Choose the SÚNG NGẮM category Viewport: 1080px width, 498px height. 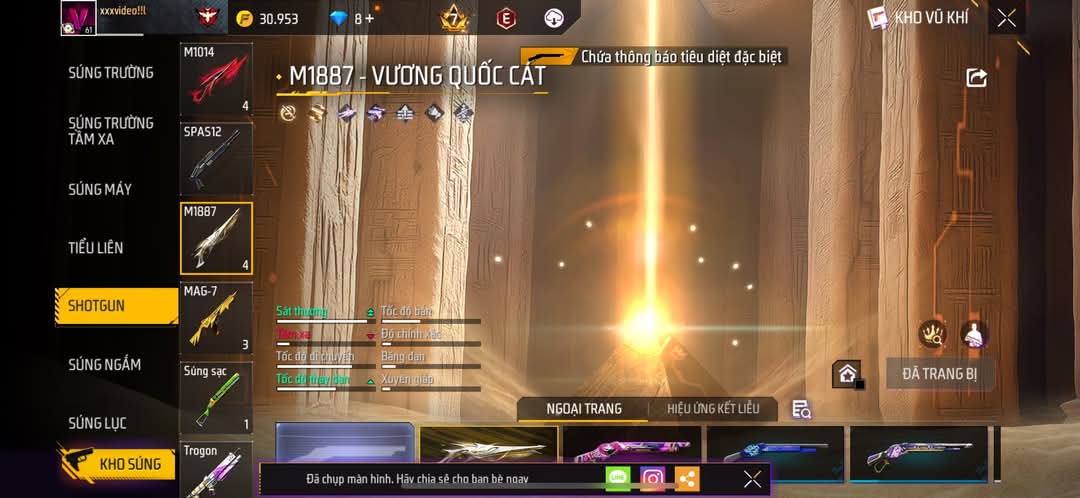(x=105, y=365)
